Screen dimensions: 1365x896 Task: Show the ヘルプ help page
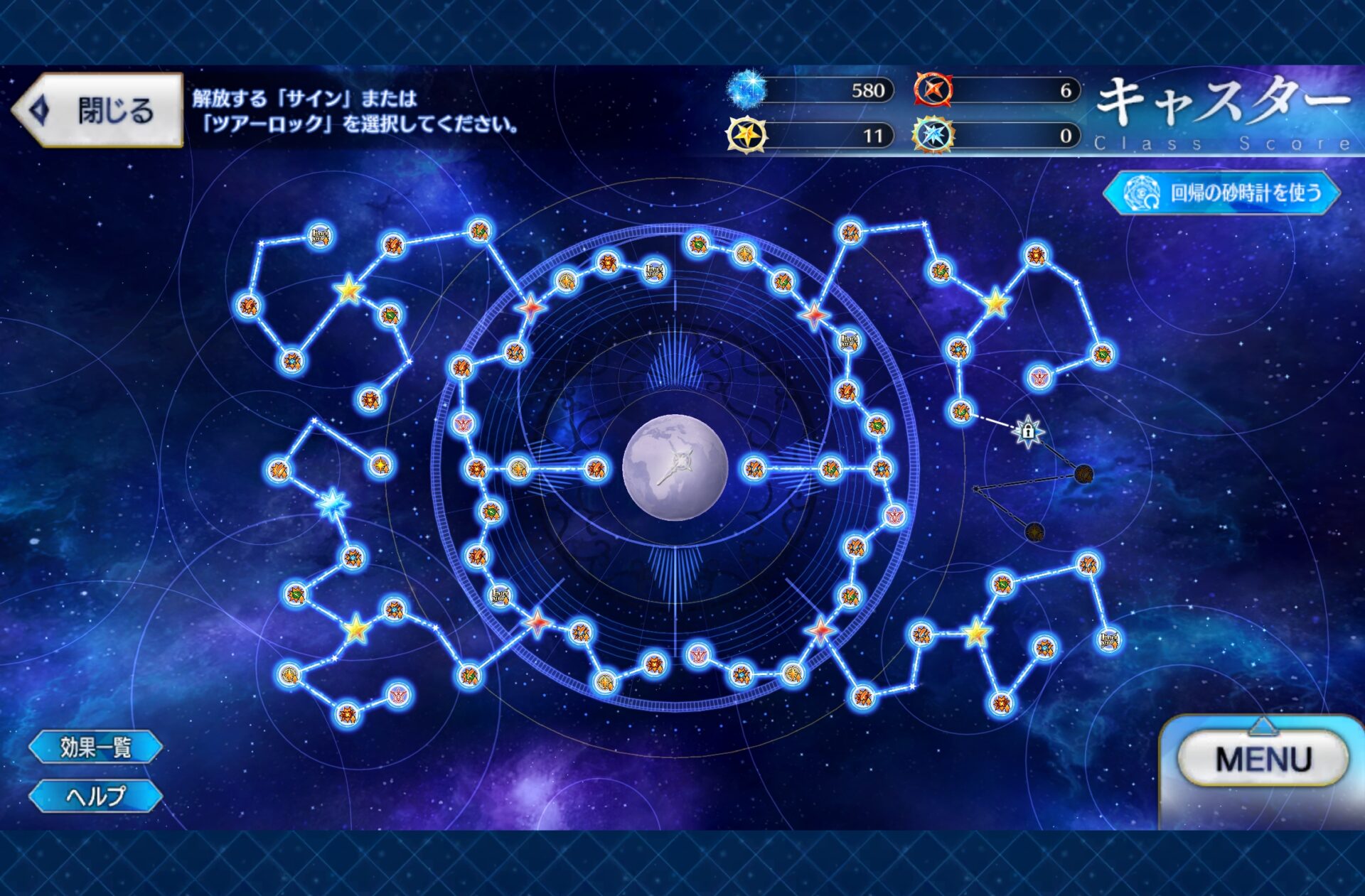coord(96,796)
